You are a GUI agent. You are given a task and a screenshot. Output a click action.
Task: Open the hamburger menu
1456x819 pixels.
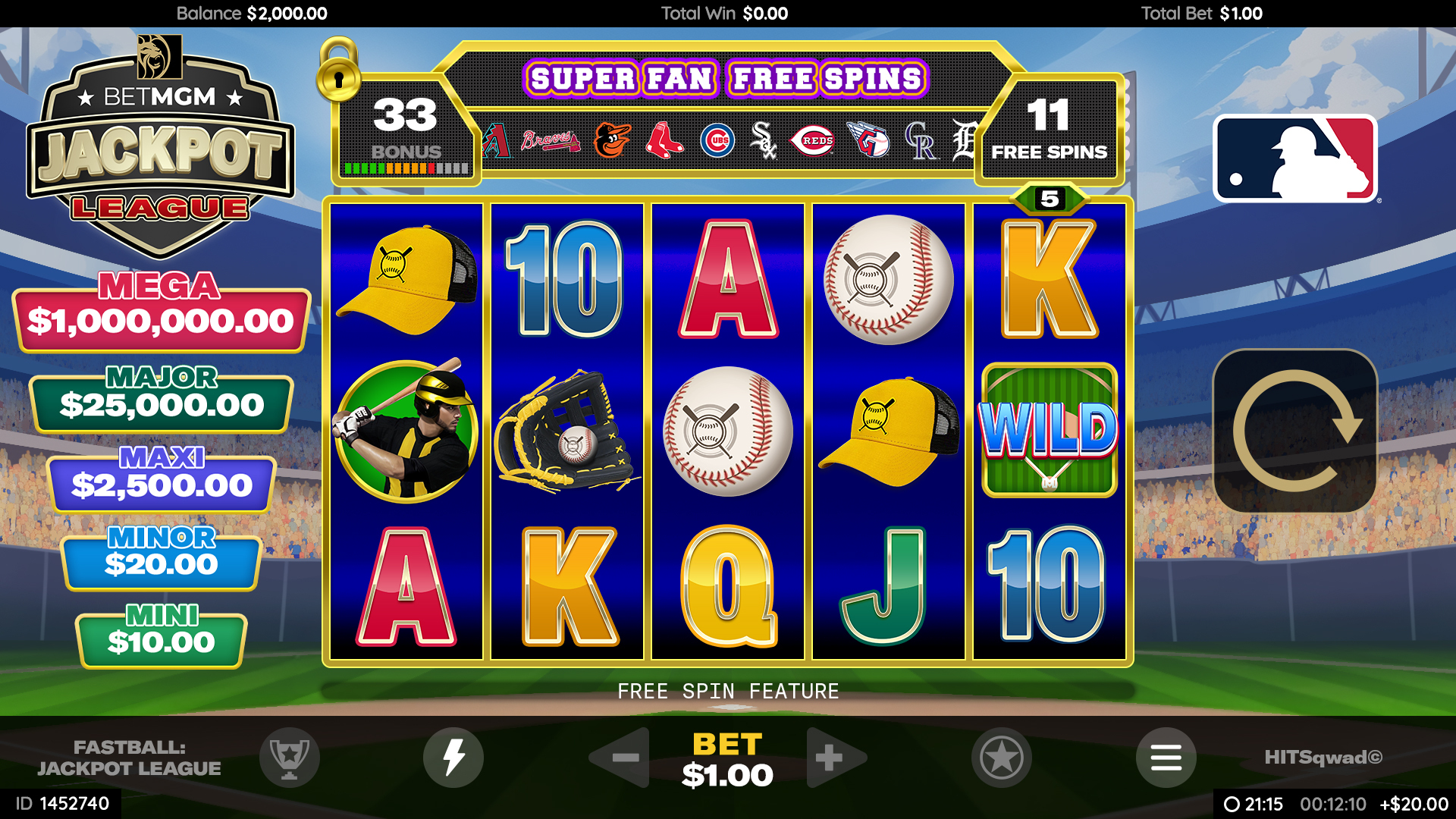tap(1166, 758)
